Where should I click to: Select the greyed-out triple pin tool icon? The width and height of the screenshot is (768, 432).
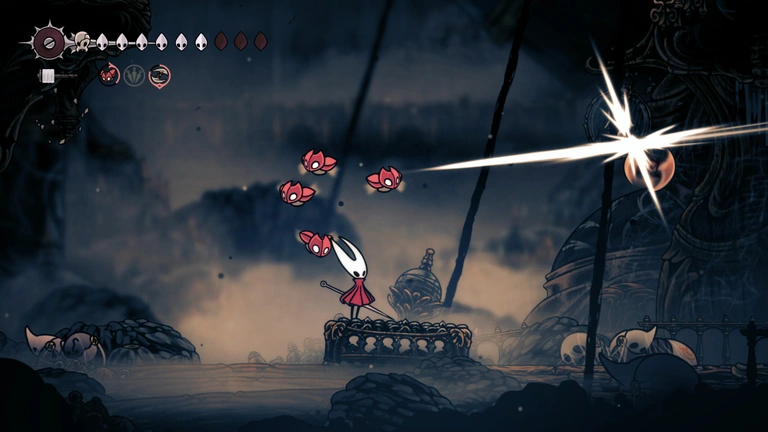pyautogui.click(x=134, y=74)
